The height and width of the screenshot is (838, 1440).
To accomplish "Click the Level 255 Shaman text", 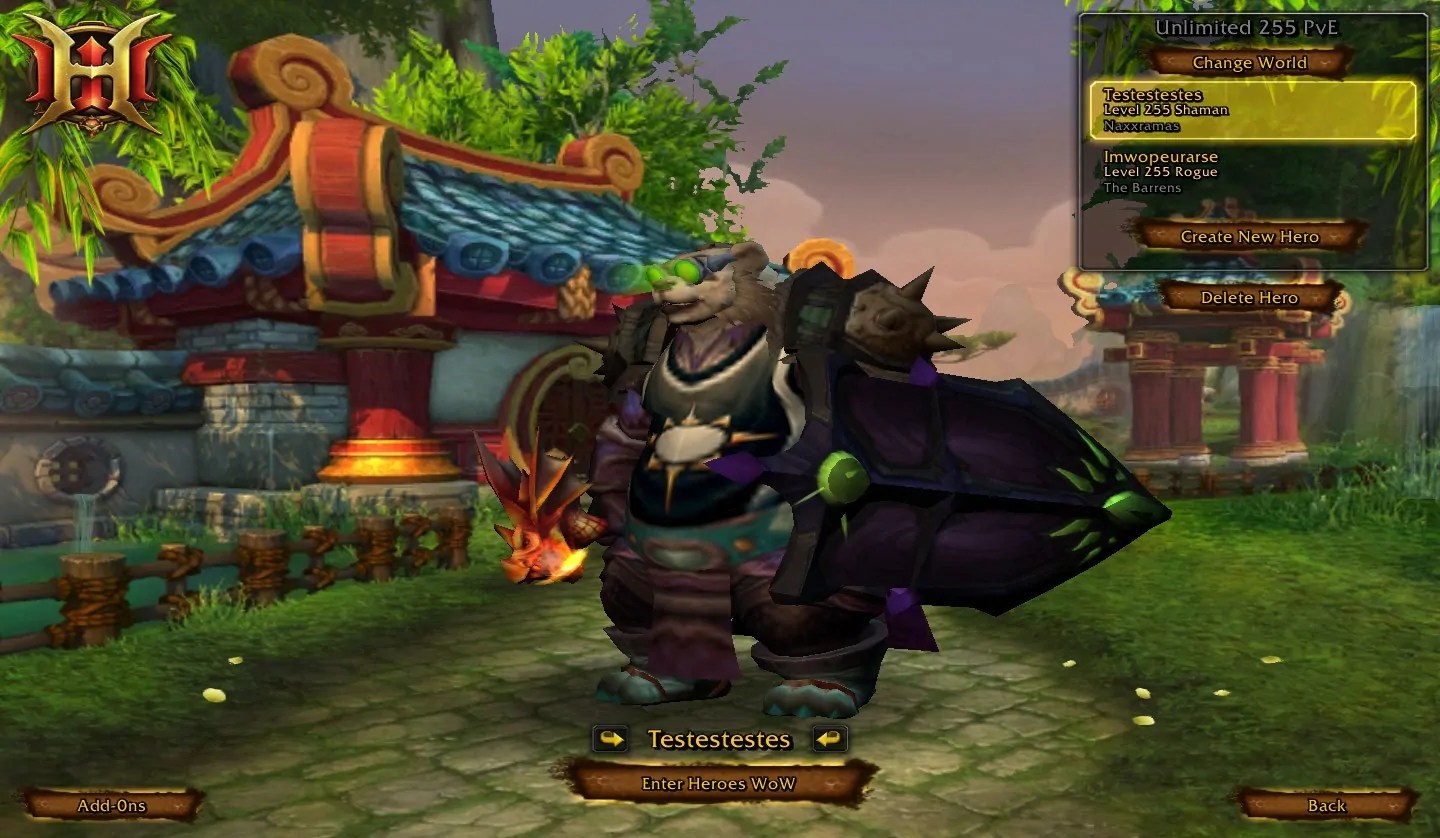I will [1168, 110].
